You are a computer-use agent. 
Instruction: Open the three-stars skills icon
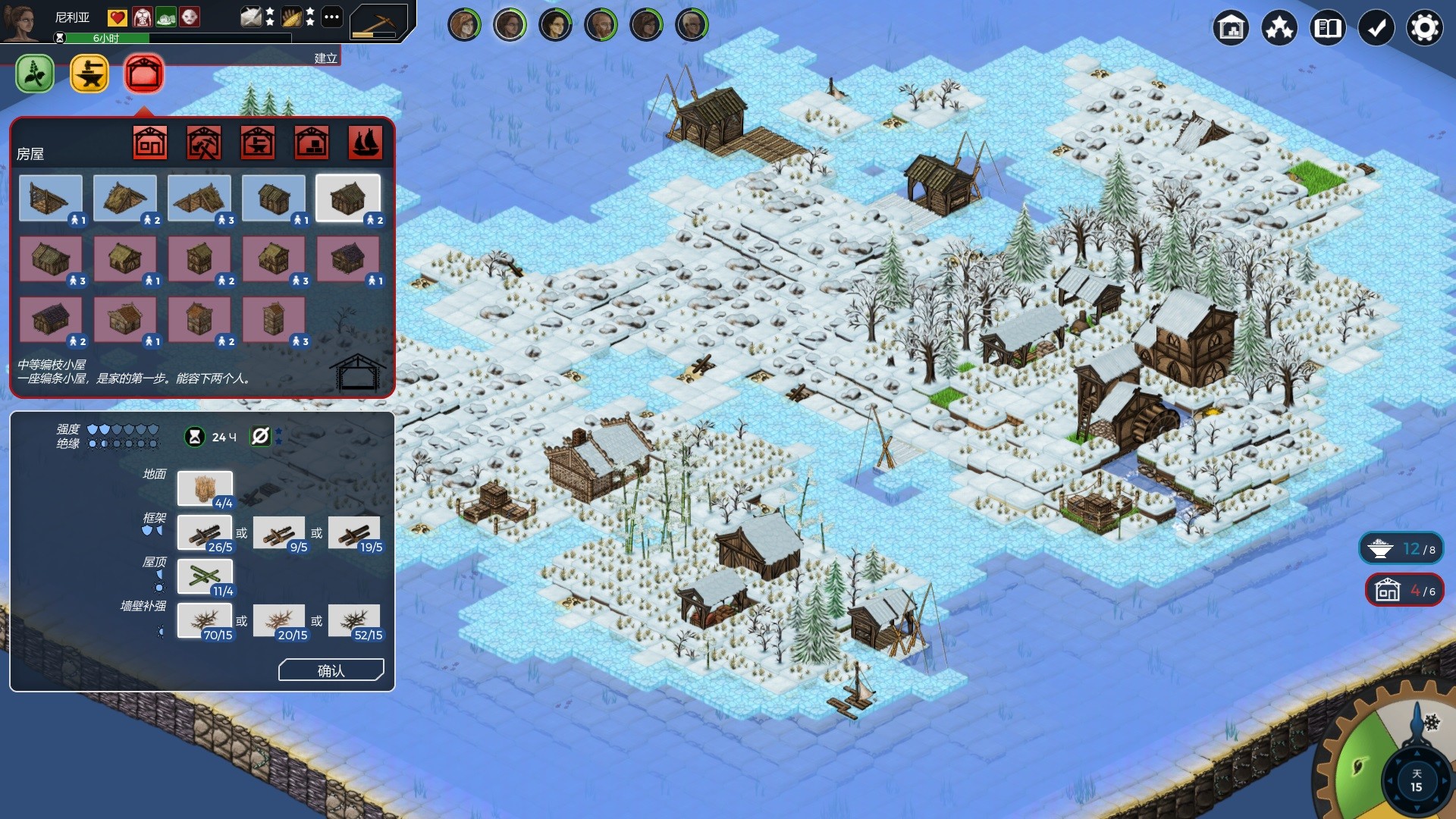coord(1279,29)
